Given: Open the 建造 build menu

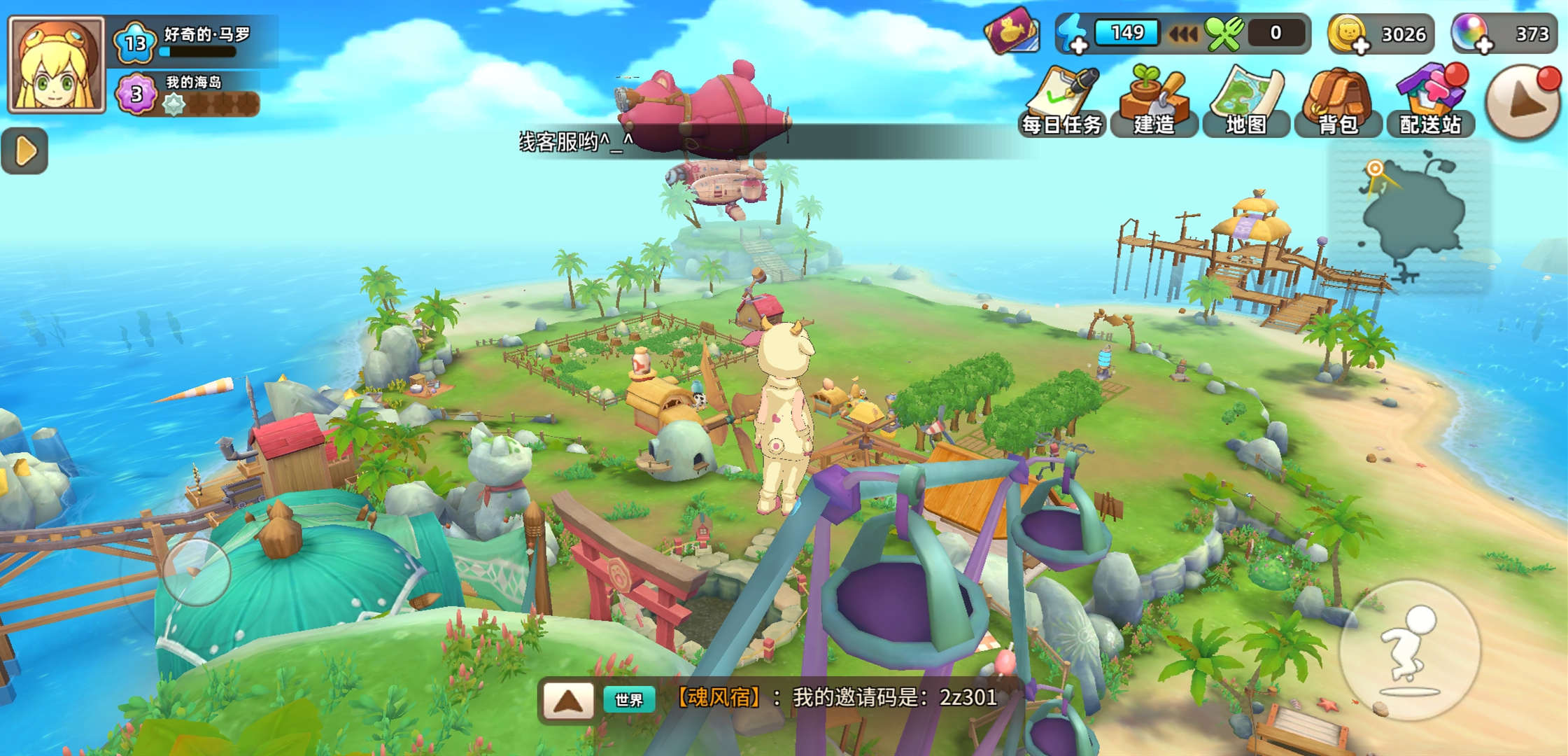Looking at the screenshot, I should click(1154, 101).
